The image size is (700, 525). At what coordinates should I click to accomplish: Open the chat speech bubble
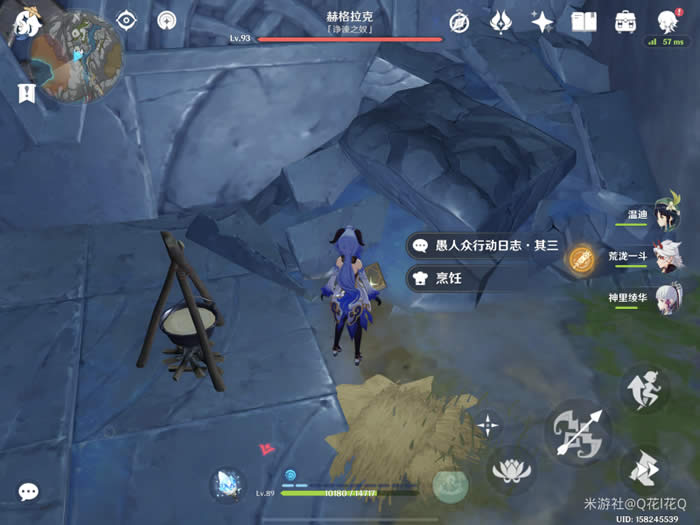point(29,492)
